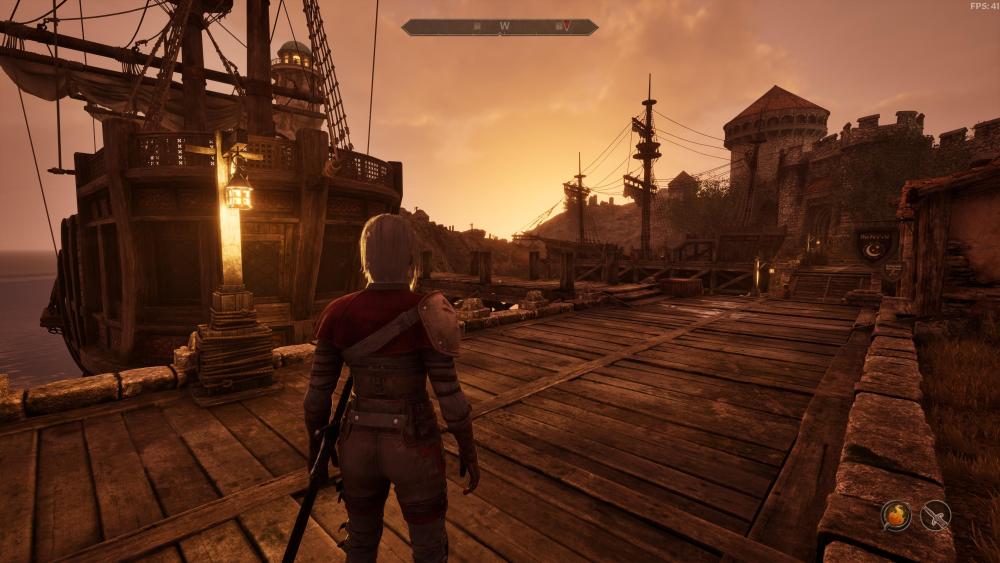Activate the fire spell icon

click(x=896, y=515)
